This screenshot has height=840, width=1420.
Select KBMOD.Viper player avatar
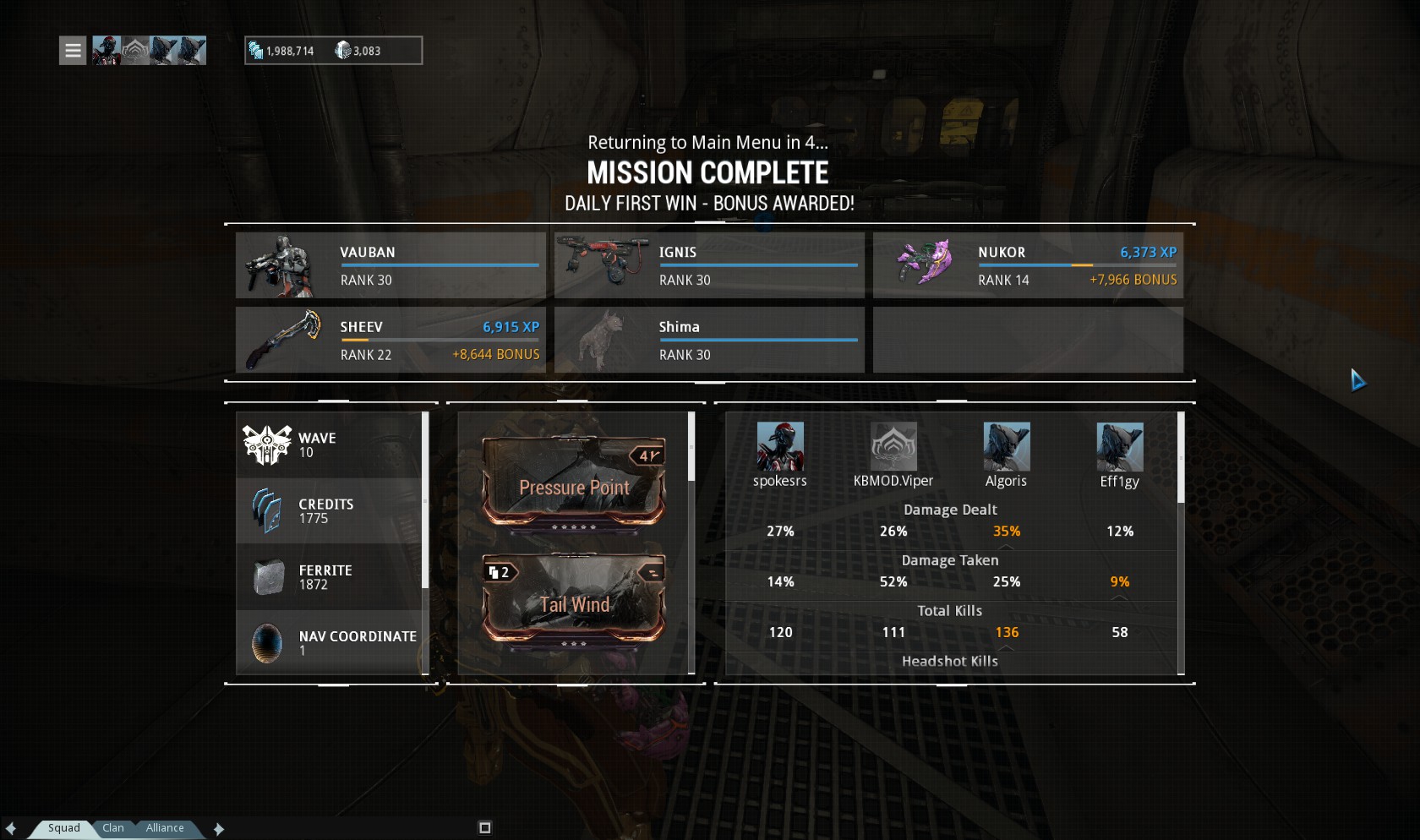[893, 447]
